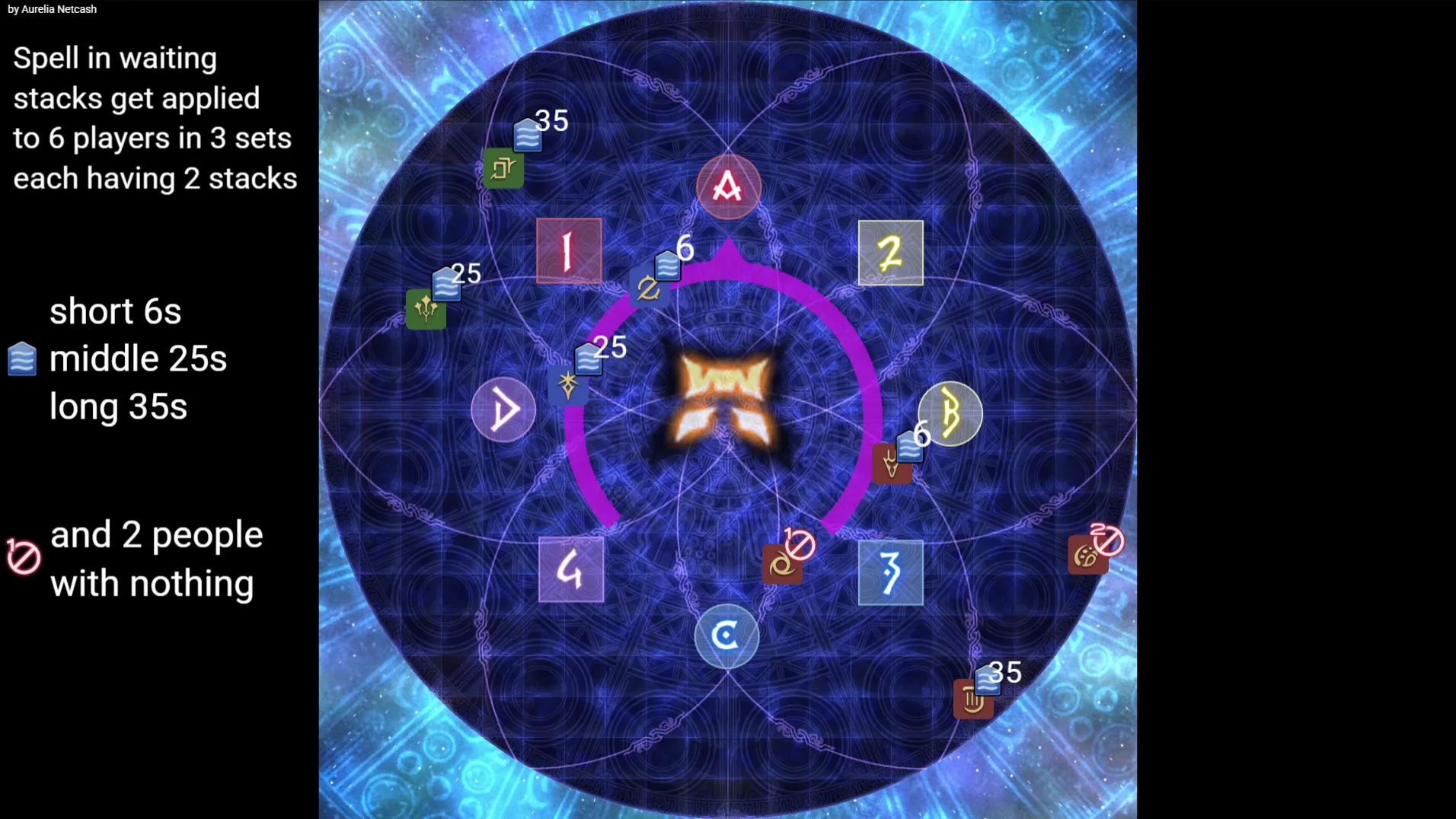Select the waymark C marker at bottom
This screenshot has height=819, width=1456.
coord(726,636)
